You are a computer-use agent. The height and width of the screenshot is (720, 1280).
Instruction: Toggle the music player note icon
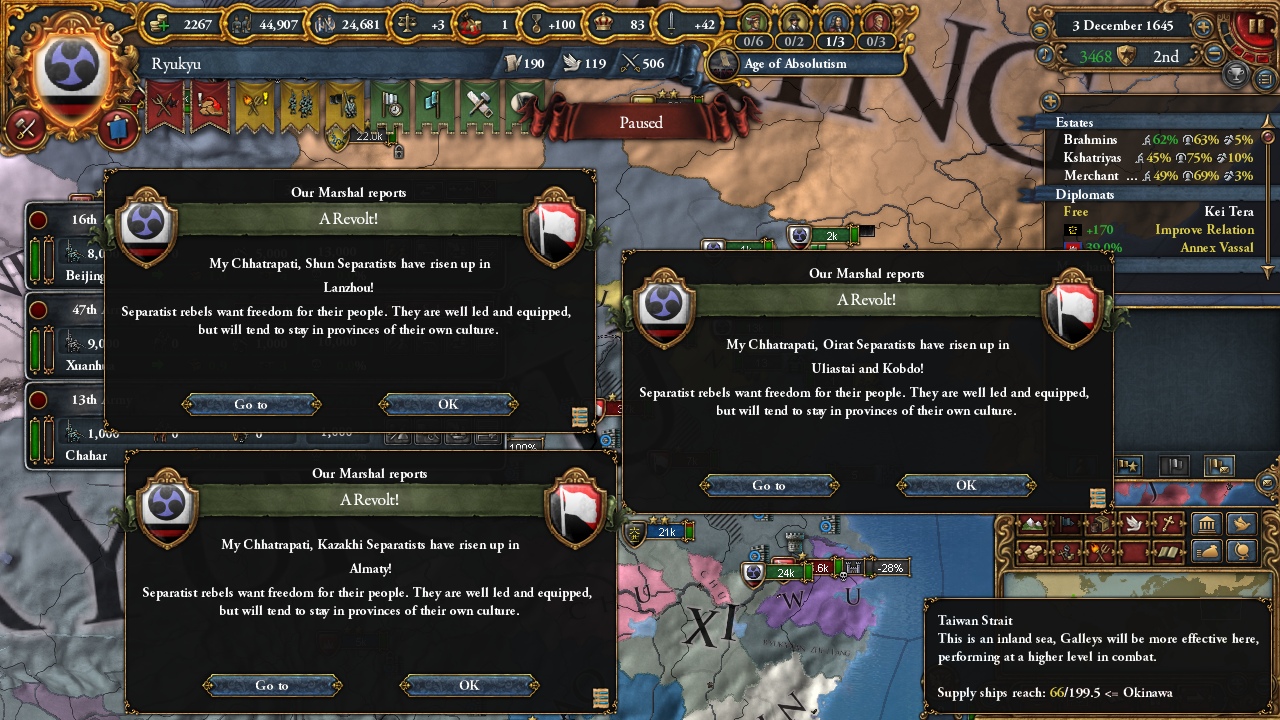[x=1044, y=53]
